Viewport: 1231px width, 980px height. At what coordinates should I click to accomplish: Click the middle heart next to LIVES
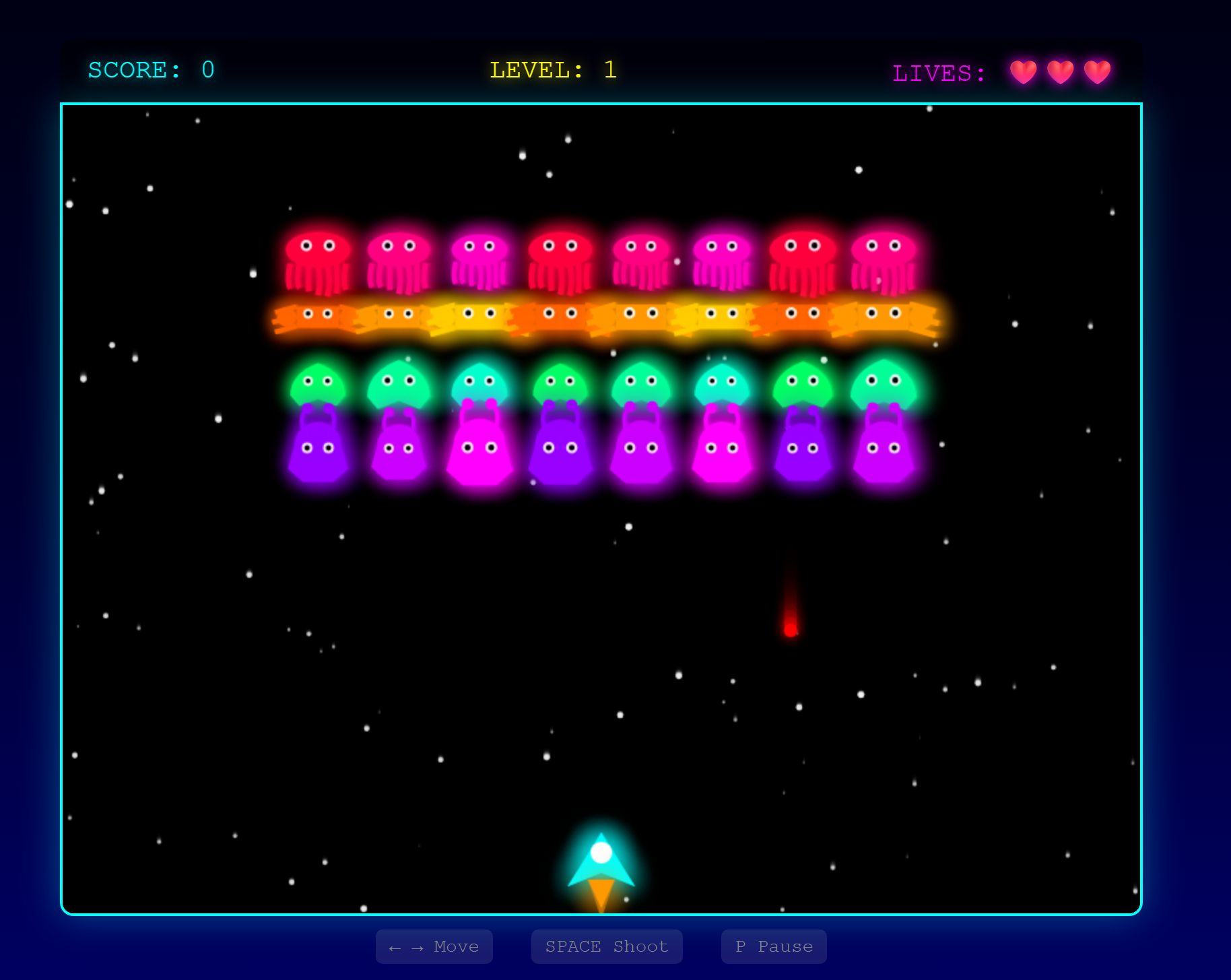pyautogui.click(x=1060, y=71)
